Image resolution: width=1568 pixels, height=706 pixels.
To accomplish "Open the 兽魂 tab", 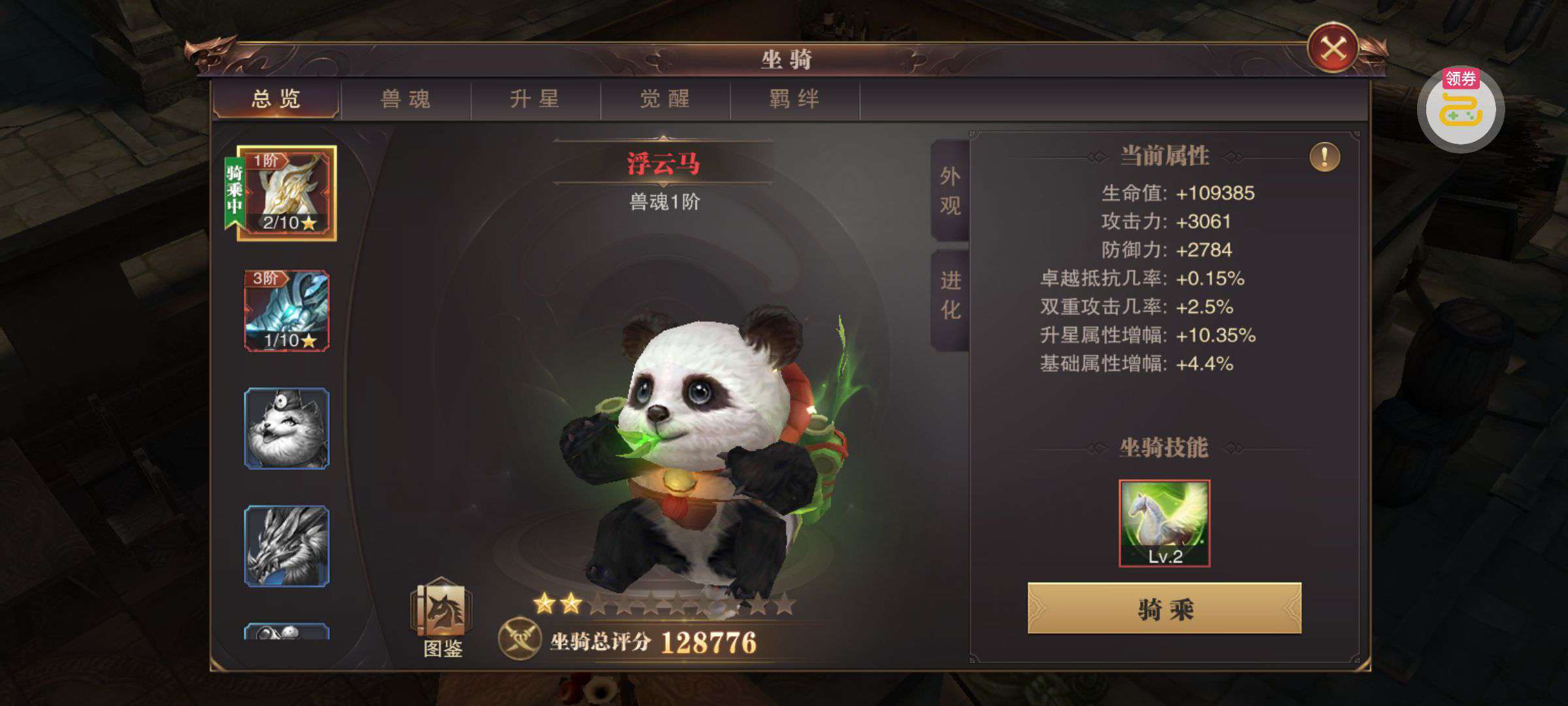I will (406, 99).
